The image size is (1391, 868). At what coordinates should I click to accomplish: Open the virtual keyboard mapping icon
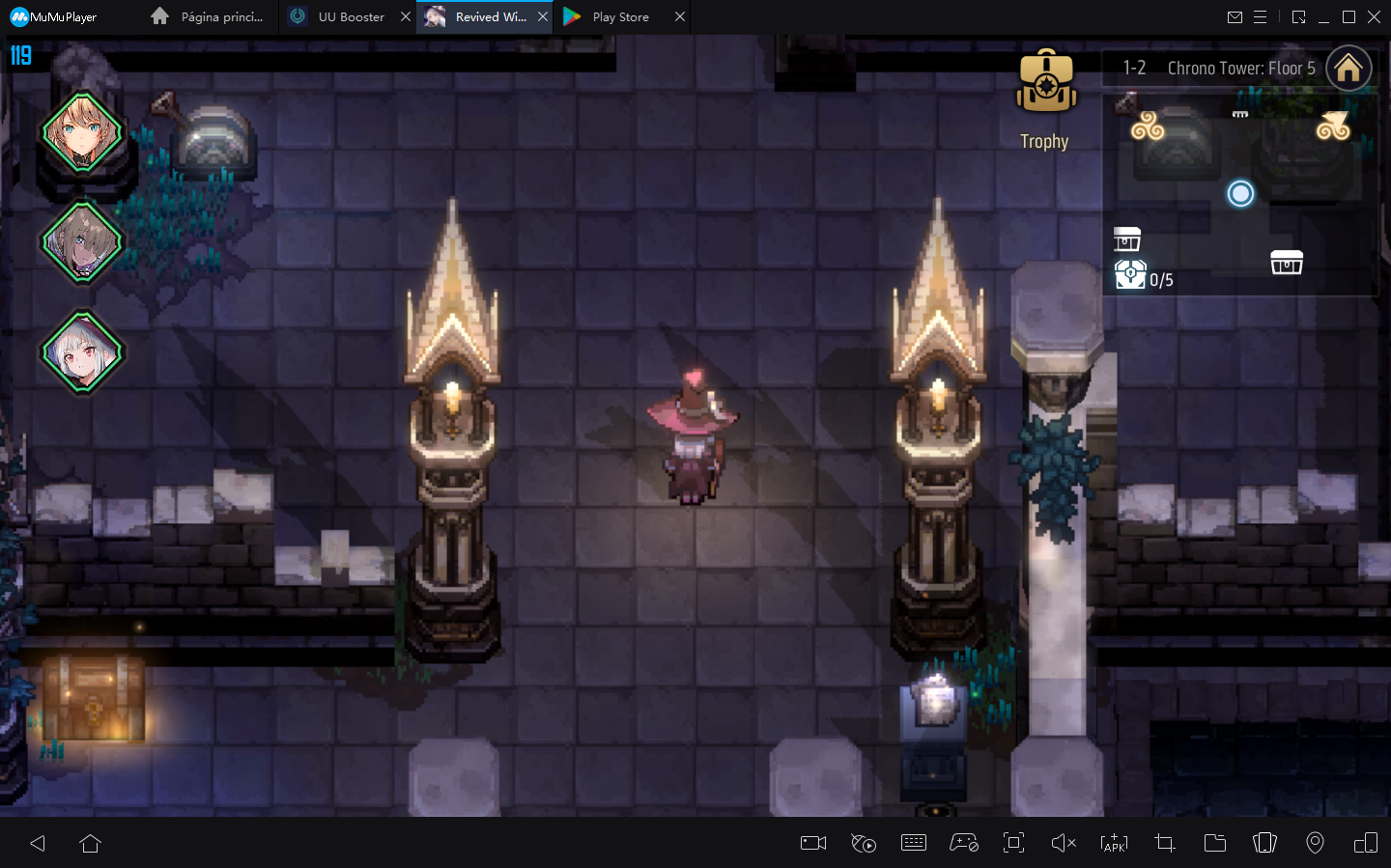914,843
